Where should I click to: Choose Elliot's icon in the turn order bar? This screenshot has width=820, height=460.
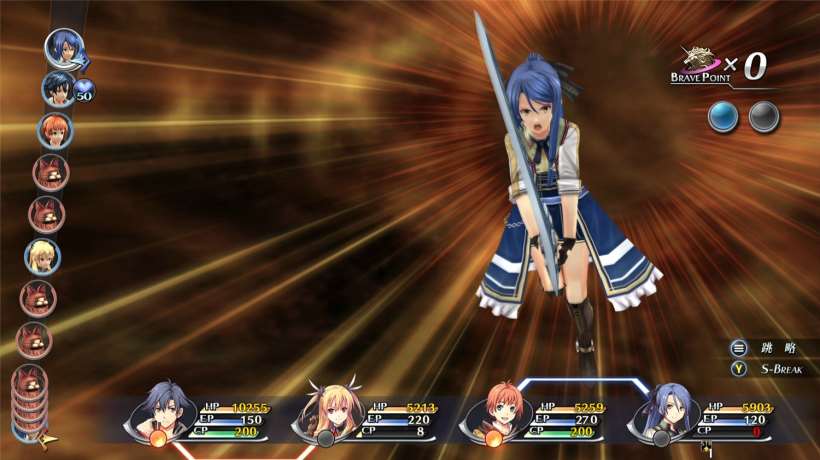[x=54, y=131]
